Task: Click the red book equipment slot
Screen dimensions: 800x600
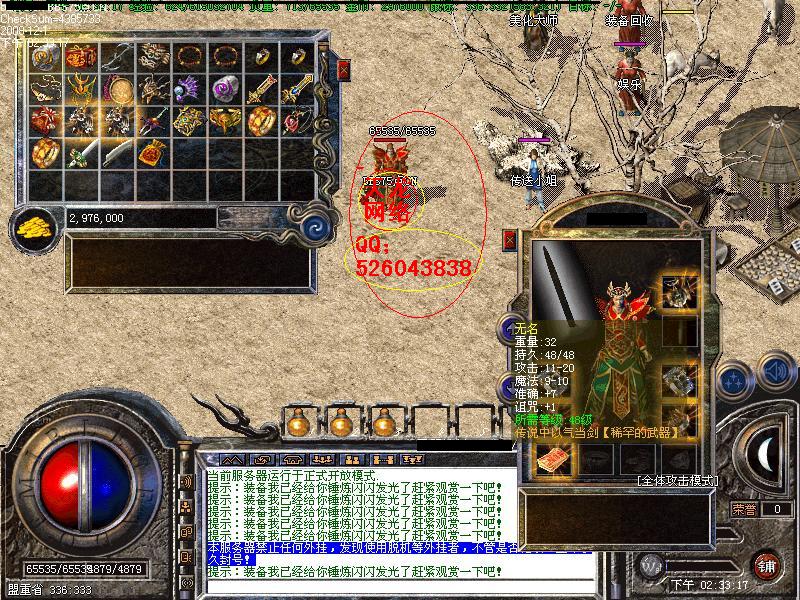Action: click(552, 460)
